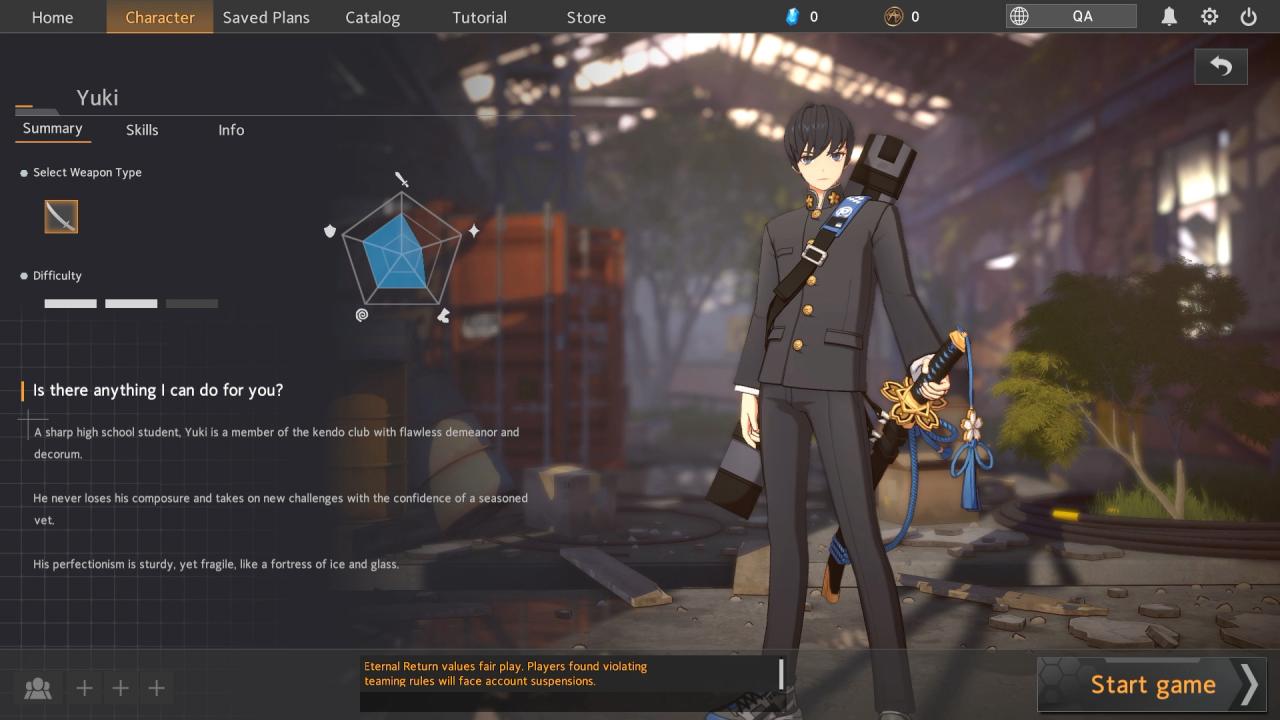Open the Catalog page
Screen dimensions: 1280x720
[372, 17]
